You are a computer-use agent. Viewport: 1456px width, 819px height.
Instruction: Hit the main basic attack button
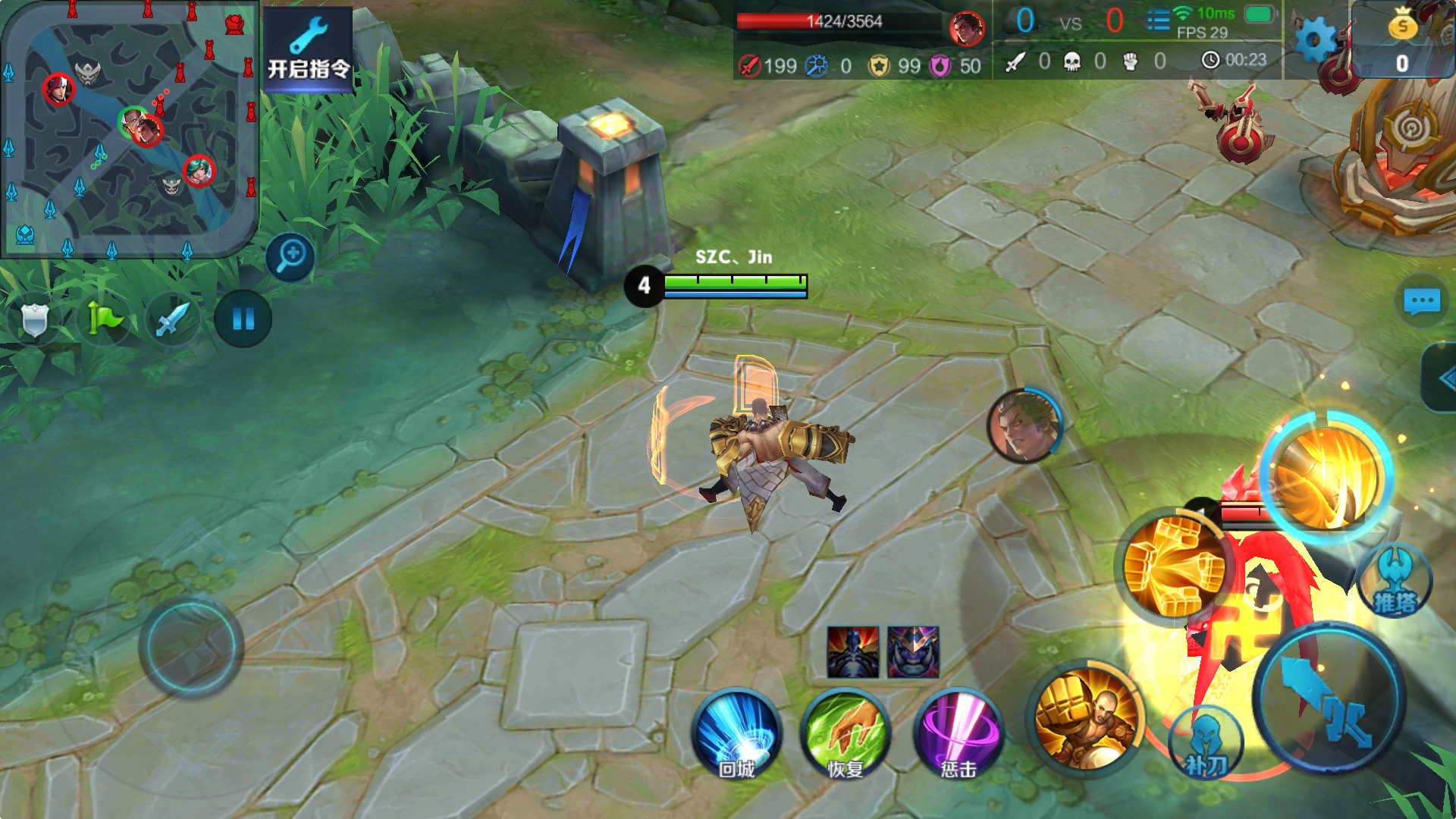click(1329, 698)
